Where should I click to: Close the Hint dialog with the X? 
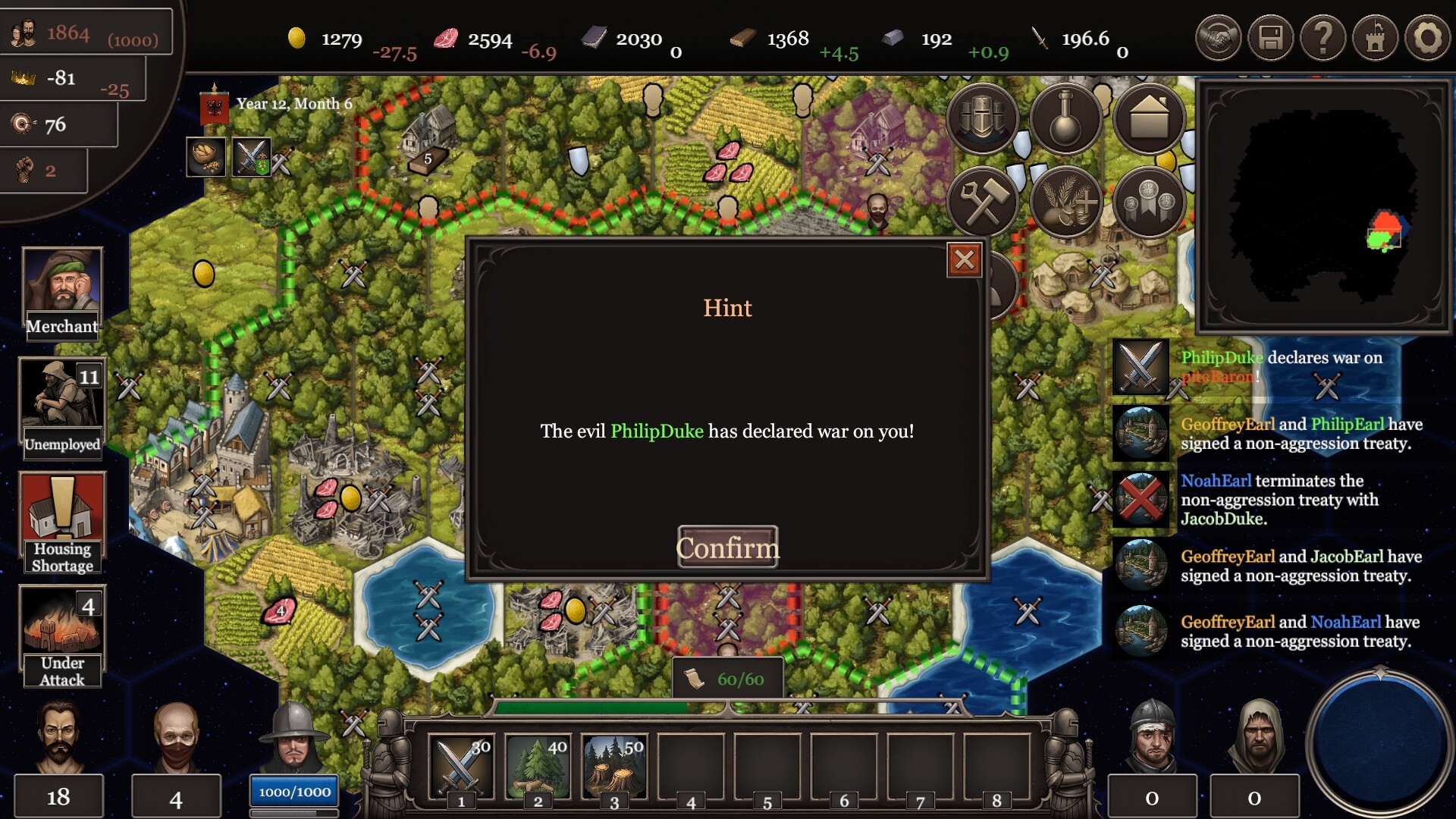pos(964,260)
